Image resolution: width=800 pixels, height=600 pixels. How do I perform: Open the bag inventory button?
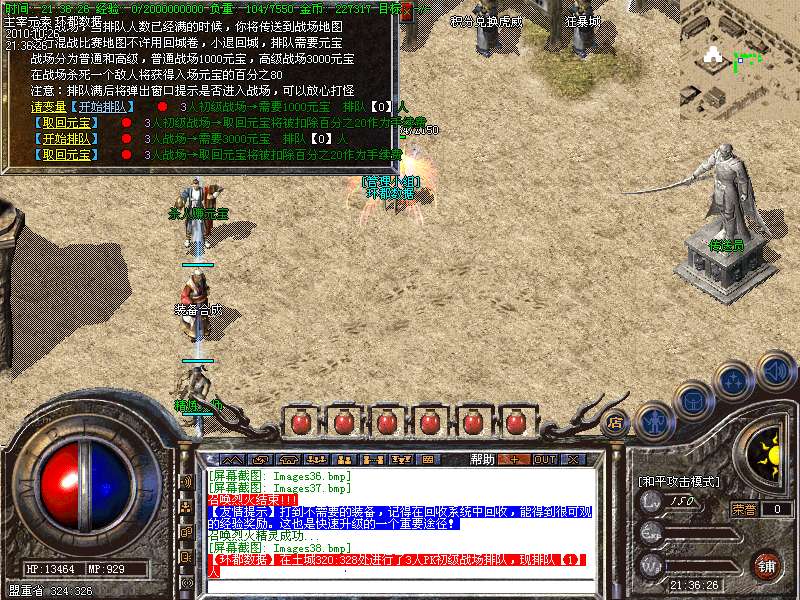[x=693, y=401]
